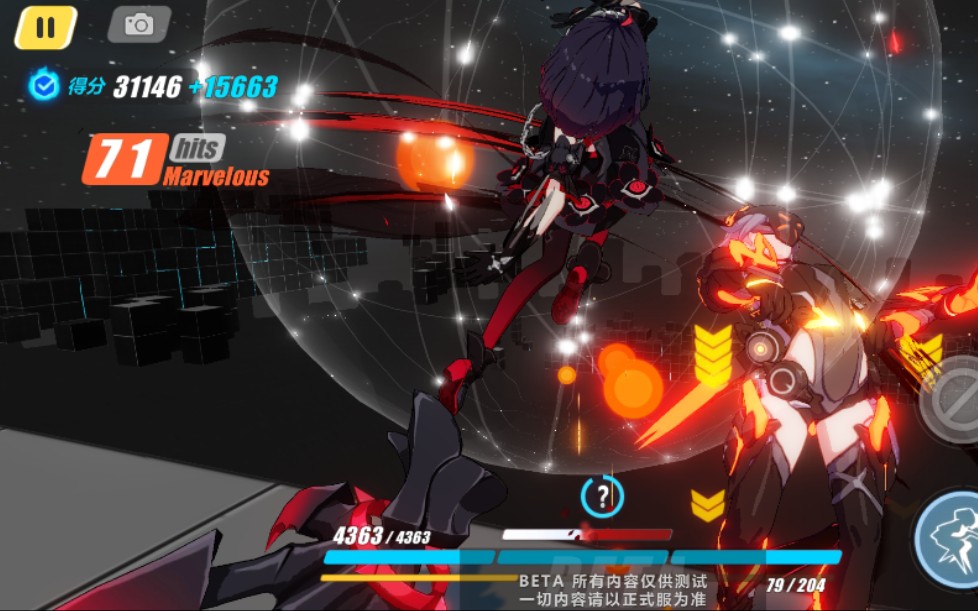This screenshot has width=978, height=611.
Task: Pause the game with the yellow button
Action: click(45, 27)
